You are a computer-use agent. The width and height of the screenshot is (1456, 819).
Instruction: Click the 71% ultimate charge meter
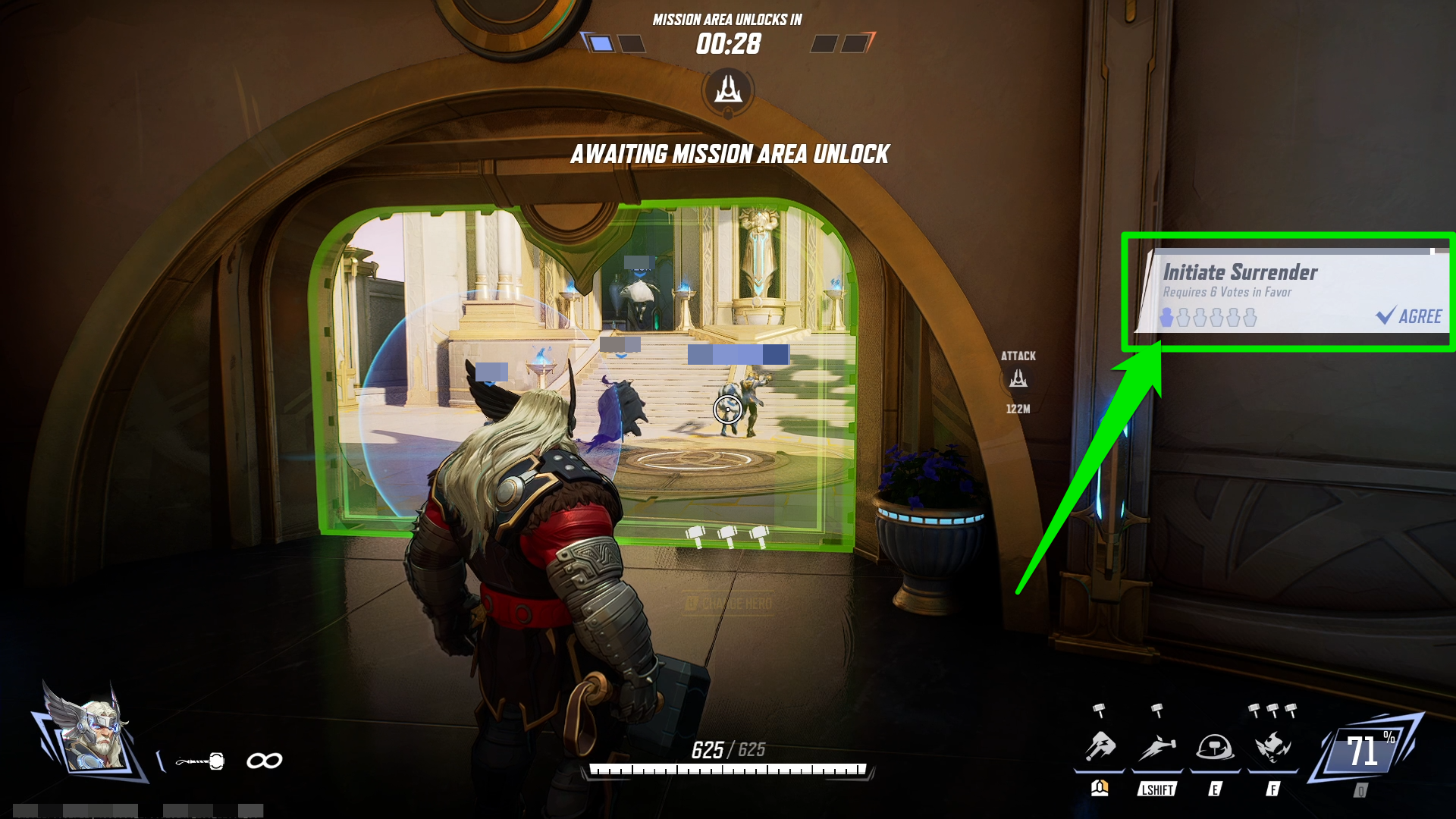tap(1367, 751)
